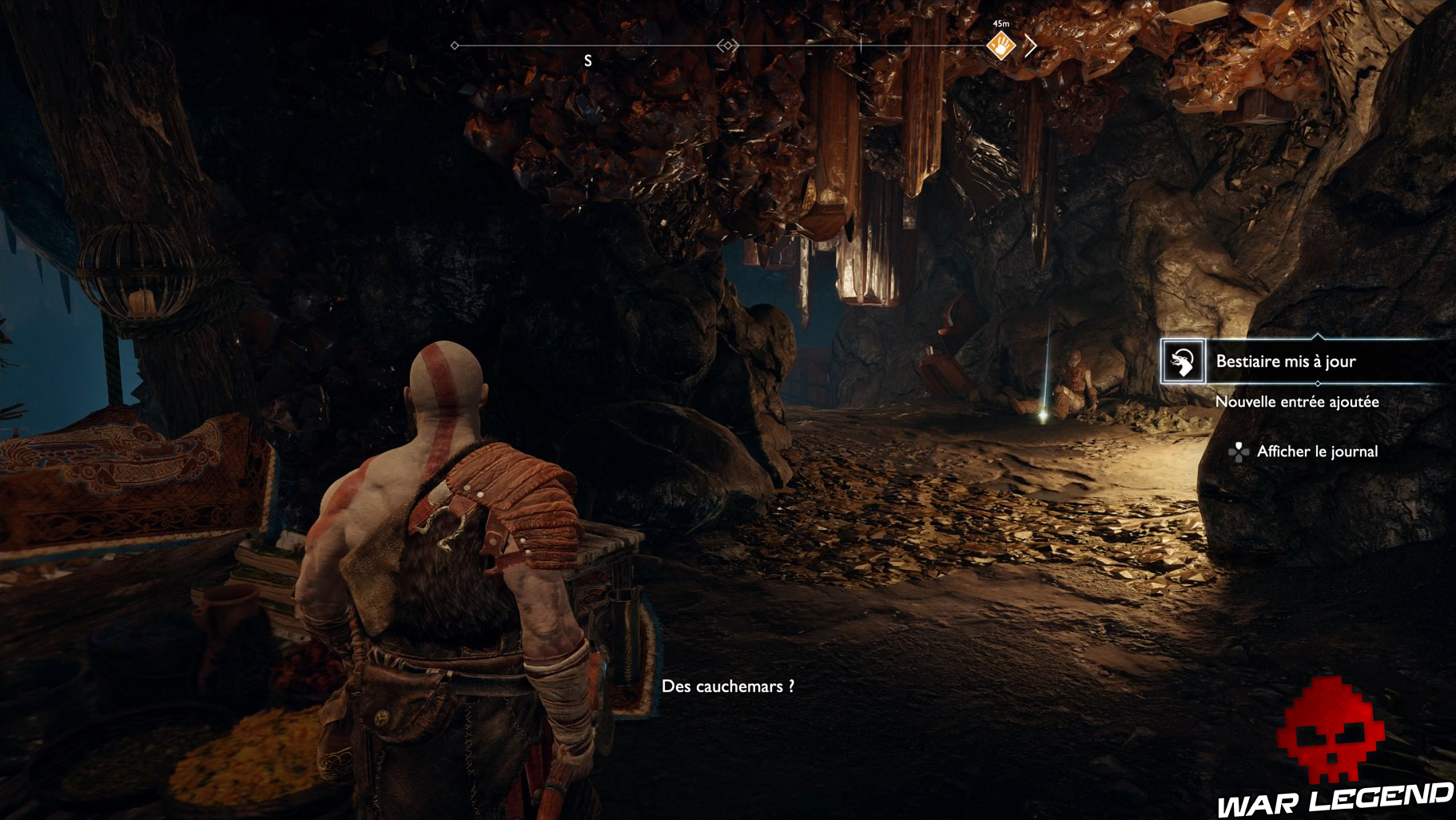
Task: Select the S cardinal direction on the compass
Action: click(588, 60)
